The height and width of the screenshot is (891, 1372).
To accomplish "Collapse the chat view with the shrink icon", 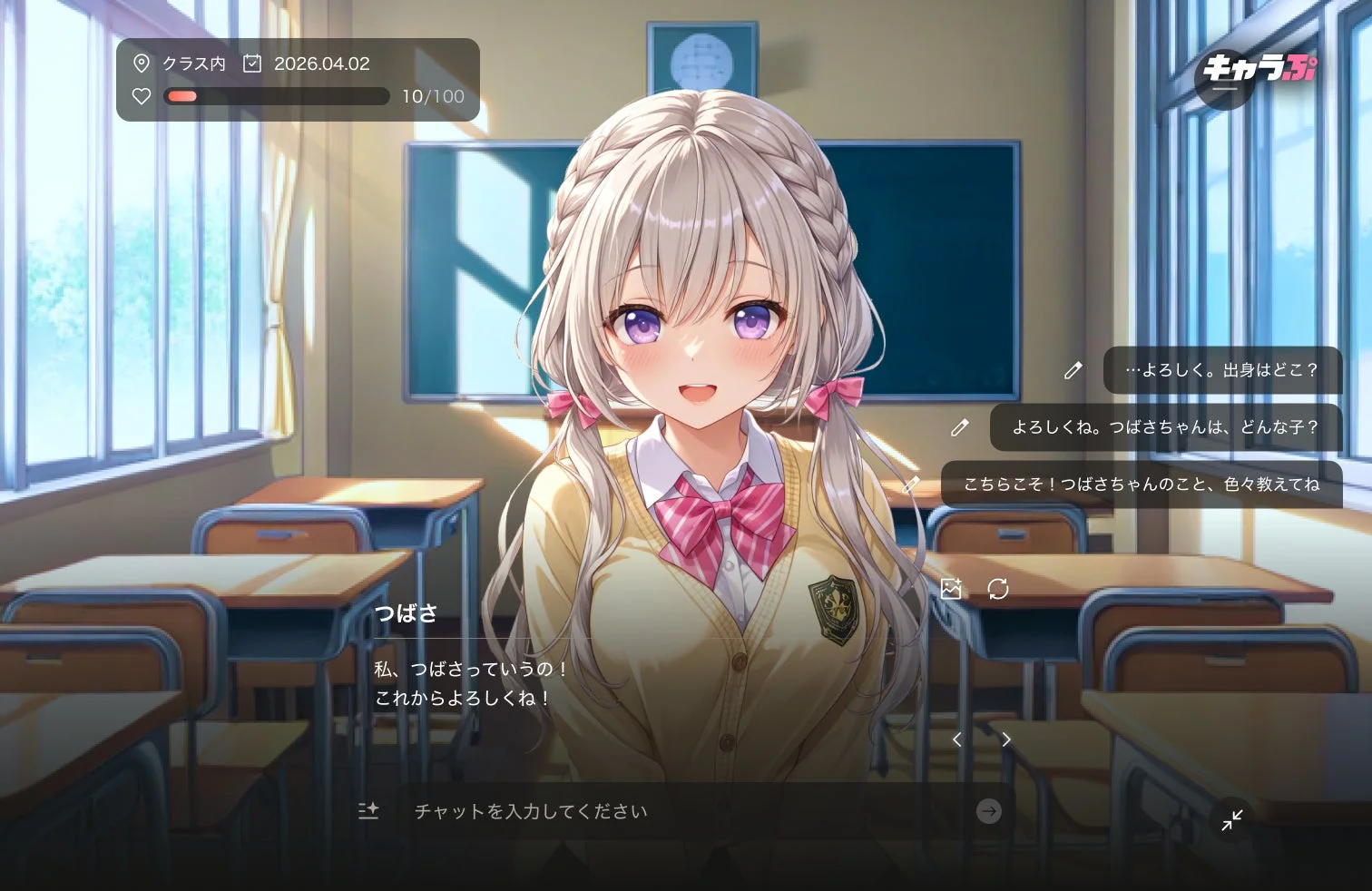I will [1232, 820].
